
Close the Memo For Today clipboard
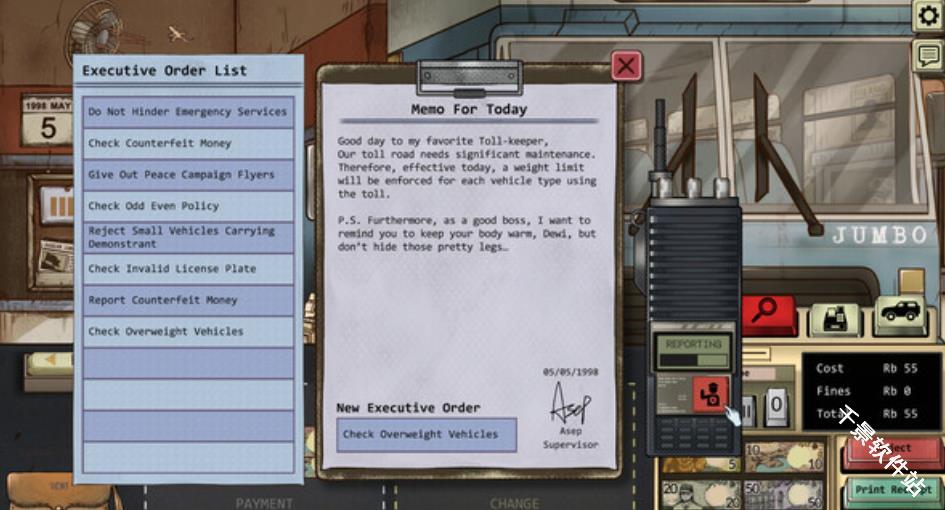pyautogui.click(x=626, y=66)
